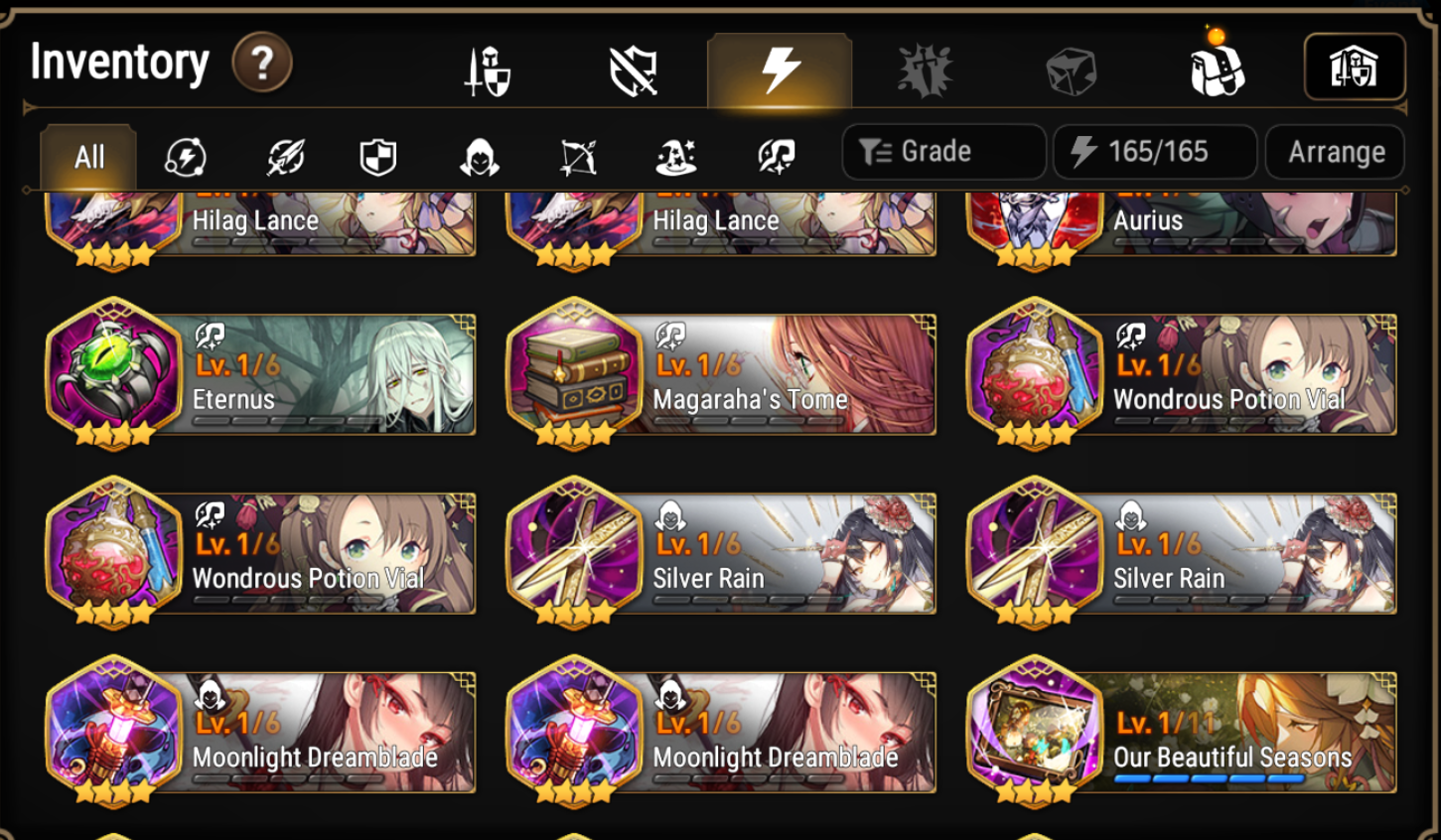The width and height of the screenshot is (1441, 840).
Task: Open the cube materials category
Action: point(1072,68)
